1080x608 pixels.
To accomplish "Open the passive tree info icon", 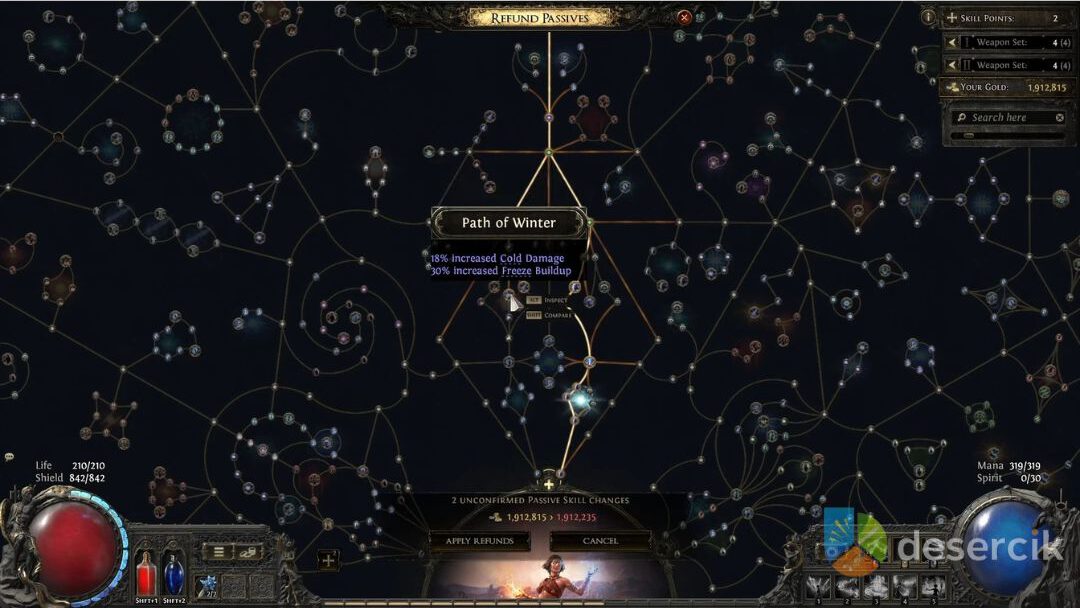I will pyautogui.click(x=928, y=17).
